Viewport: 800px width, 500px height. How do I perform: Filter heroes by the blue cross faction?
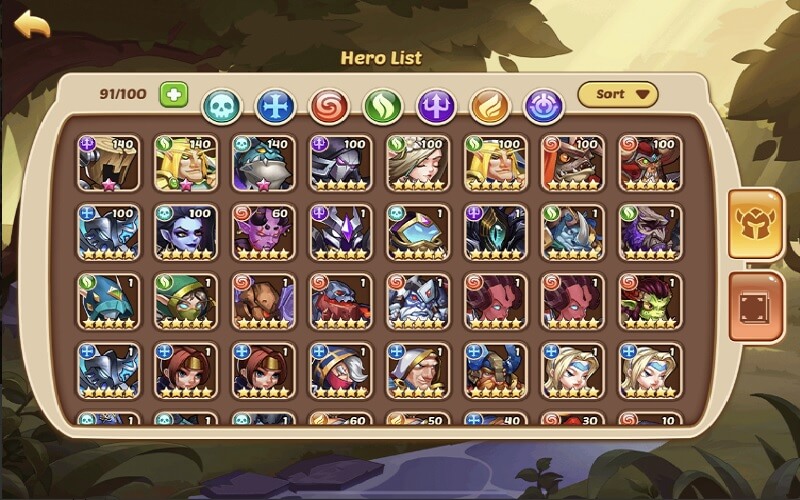pos(273,105)
